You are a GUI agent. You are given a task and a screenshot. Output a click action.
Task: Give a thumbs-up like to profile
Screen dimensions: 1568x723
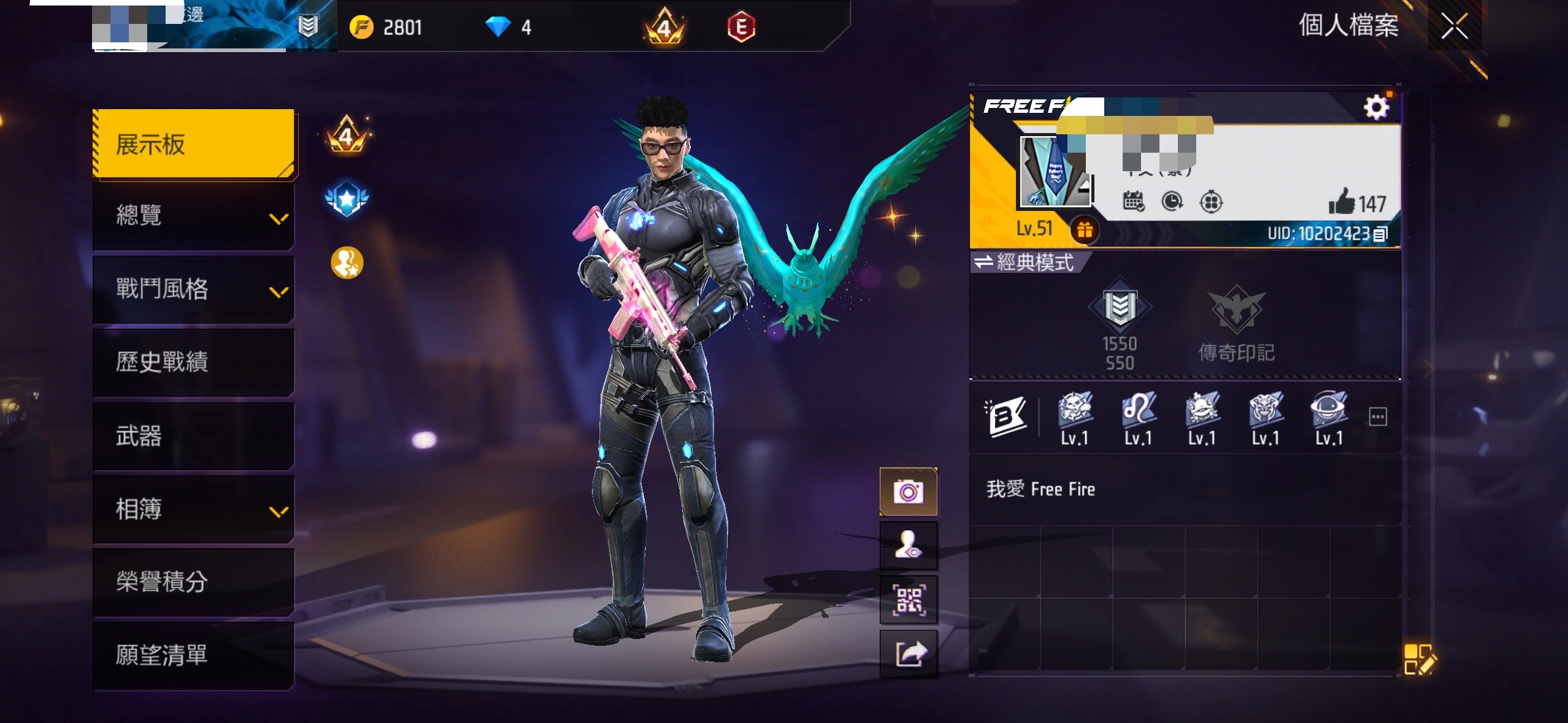coord(1342,202)
